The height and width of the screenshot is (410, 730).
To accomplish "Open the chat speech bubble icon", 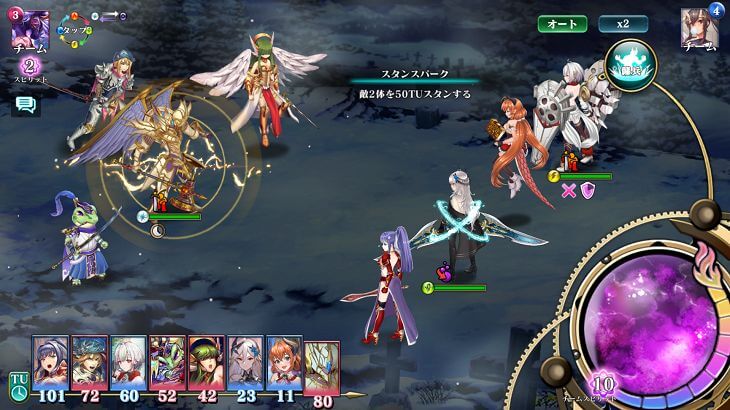I will tap(25, 105).
